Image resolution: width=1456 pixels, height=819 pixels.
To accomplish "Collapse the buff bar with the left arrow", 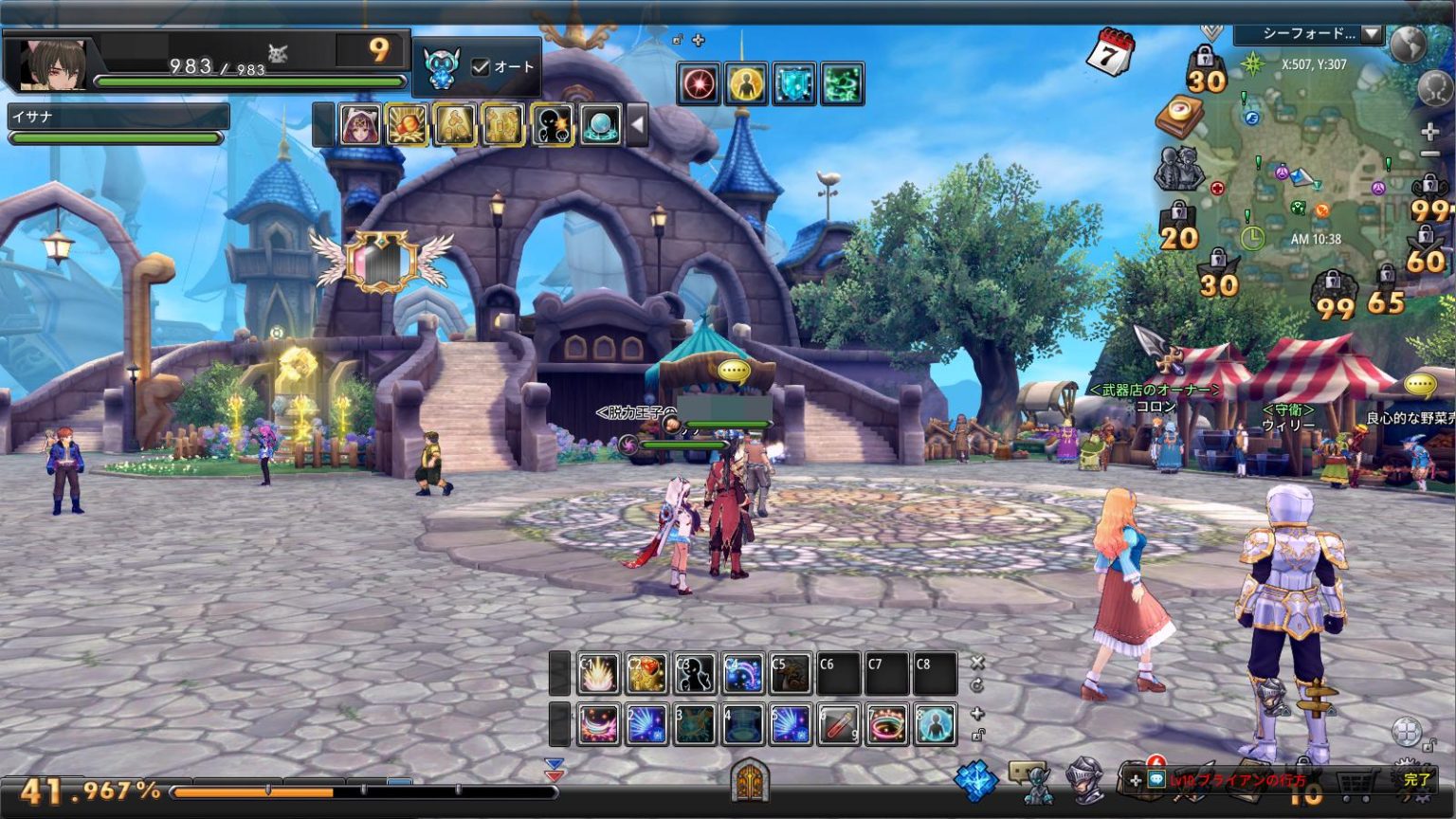I will point(637,125).
